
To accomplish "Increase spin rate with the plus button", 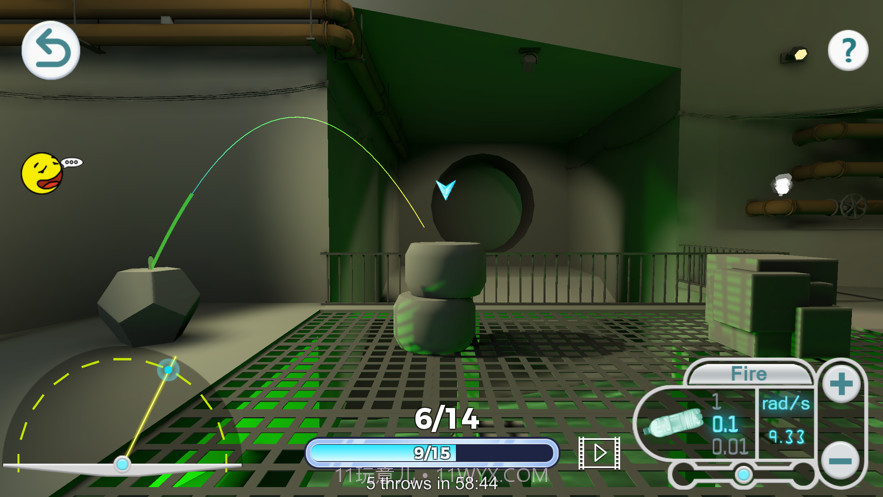I will 841,384.
